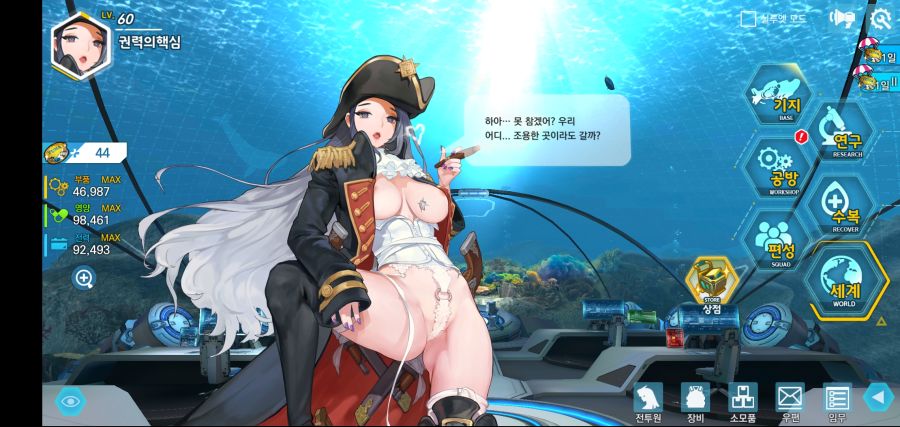
Task: Open the gear settings icon
Action: [x=880, y=19]
